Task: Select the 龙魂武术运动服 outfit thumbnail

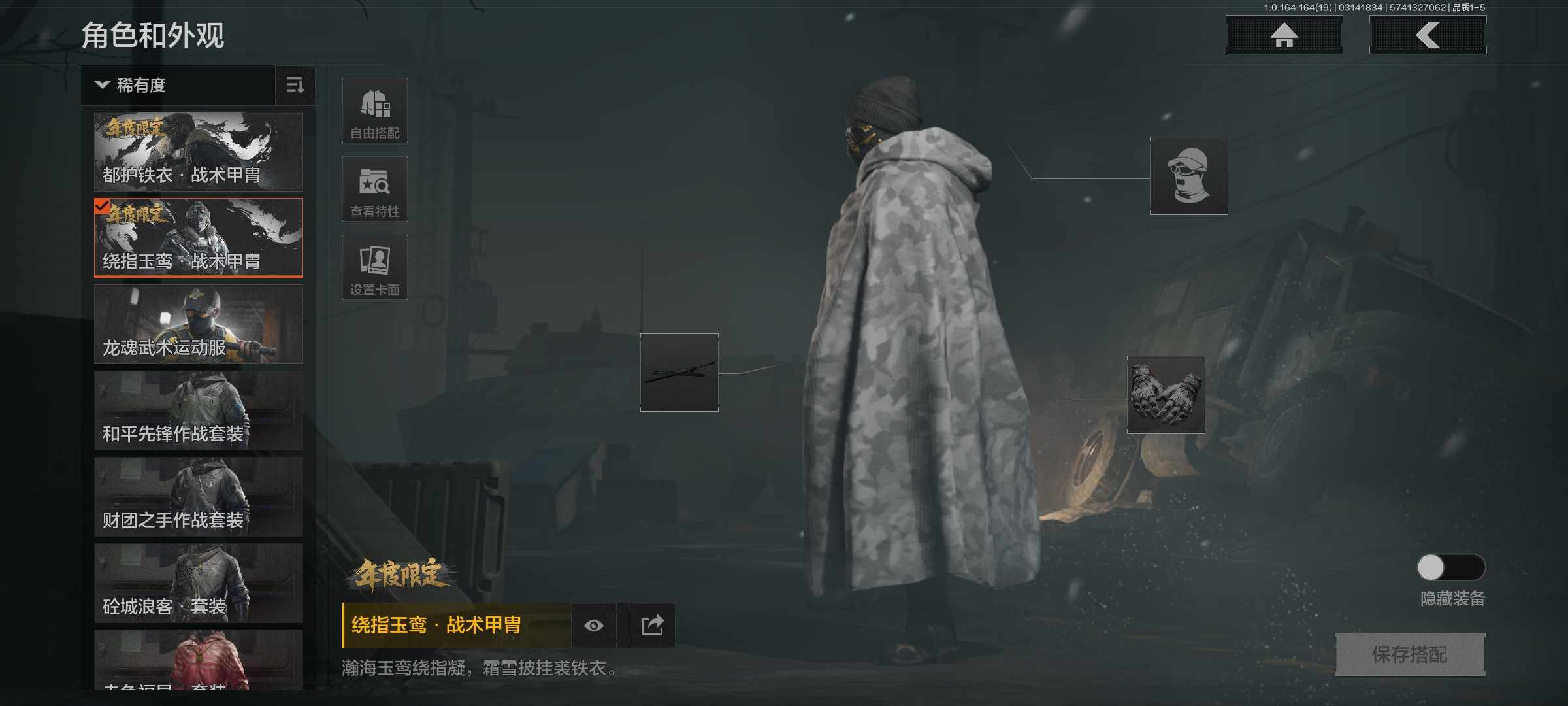Action: 197,325
